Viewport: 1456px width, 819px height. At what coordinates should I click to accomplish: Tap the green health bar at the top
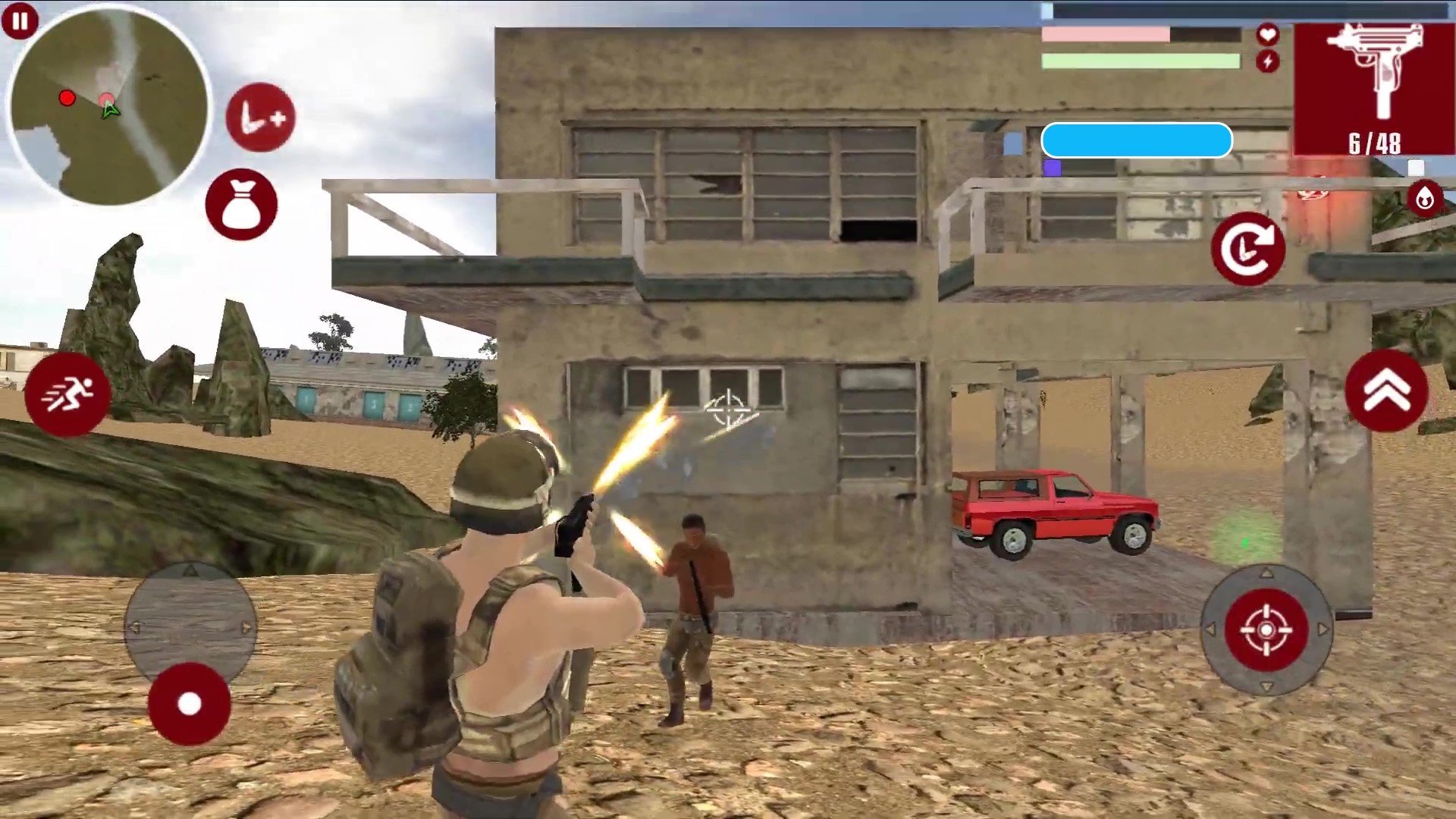coord(1140,61)
